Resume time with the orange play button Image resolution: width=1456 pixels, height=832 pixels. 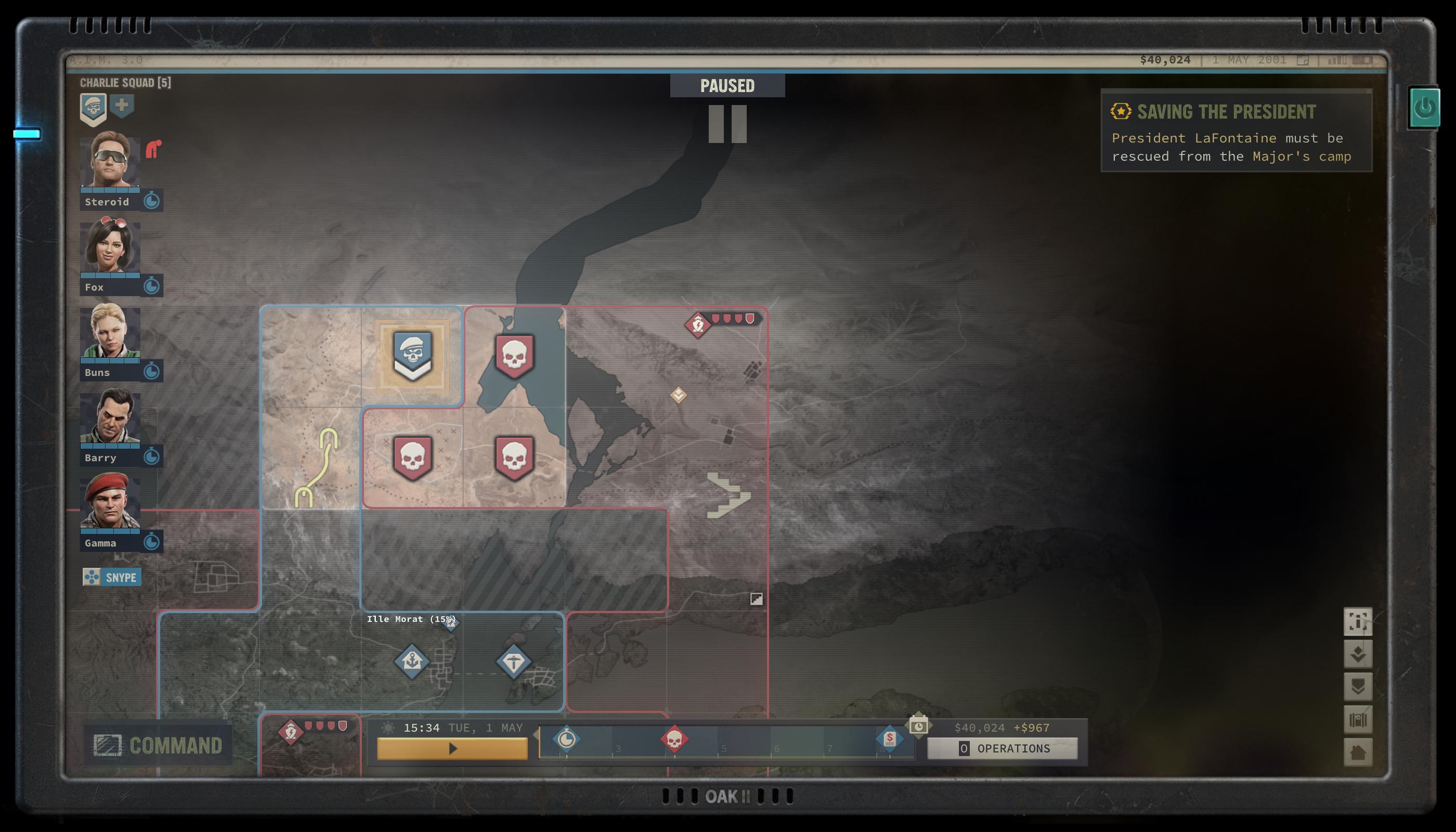(452, 749)
